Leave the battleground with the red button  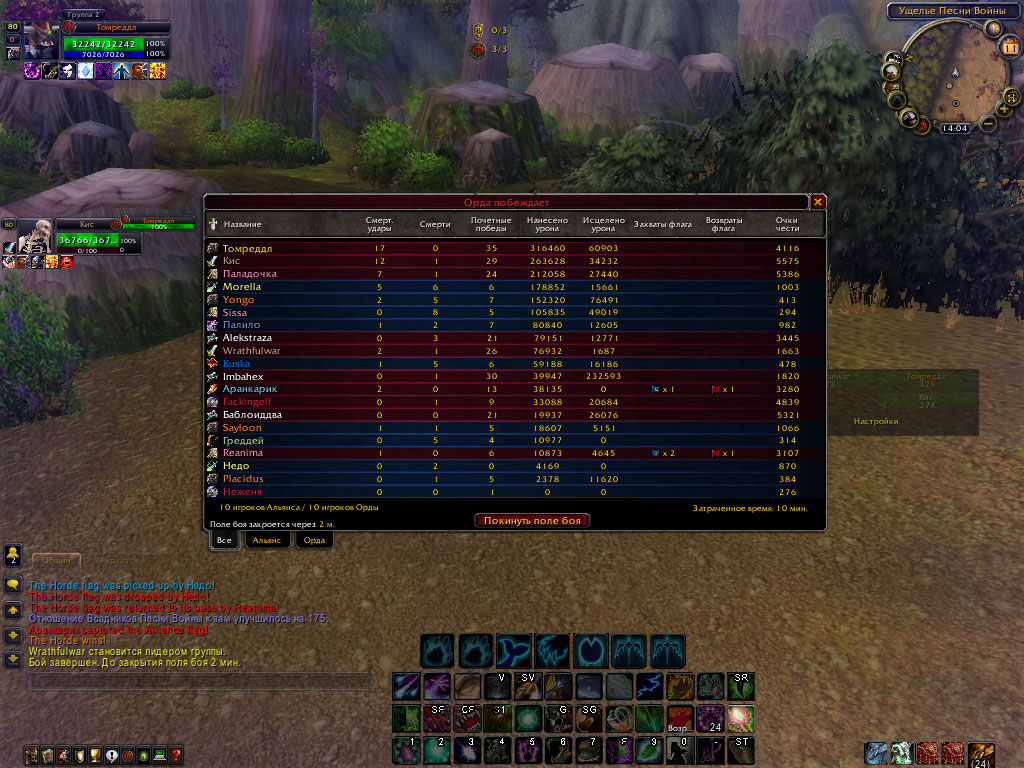click(532, 520)
